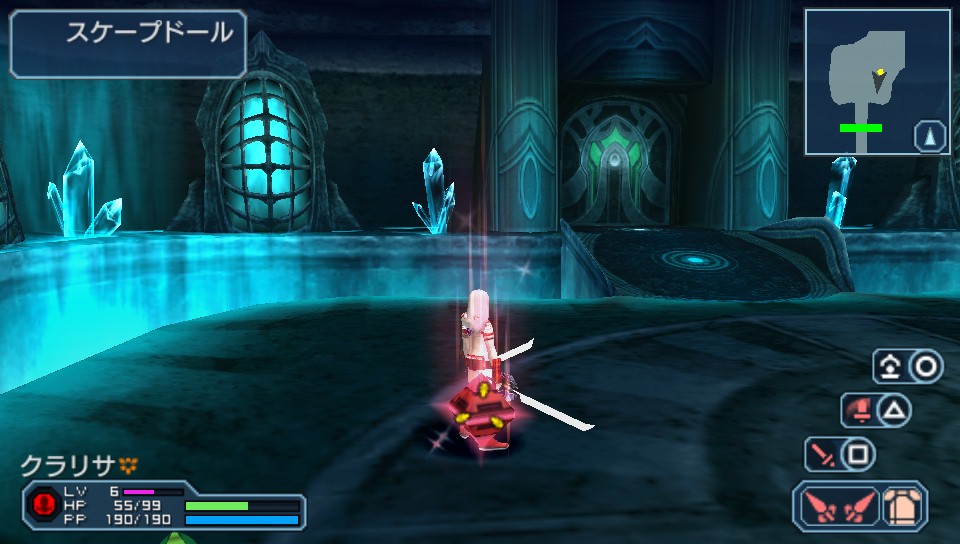Select the twin daggers weapon icon
The height and width of the screenshot is (544, 960).
(836, 507)
